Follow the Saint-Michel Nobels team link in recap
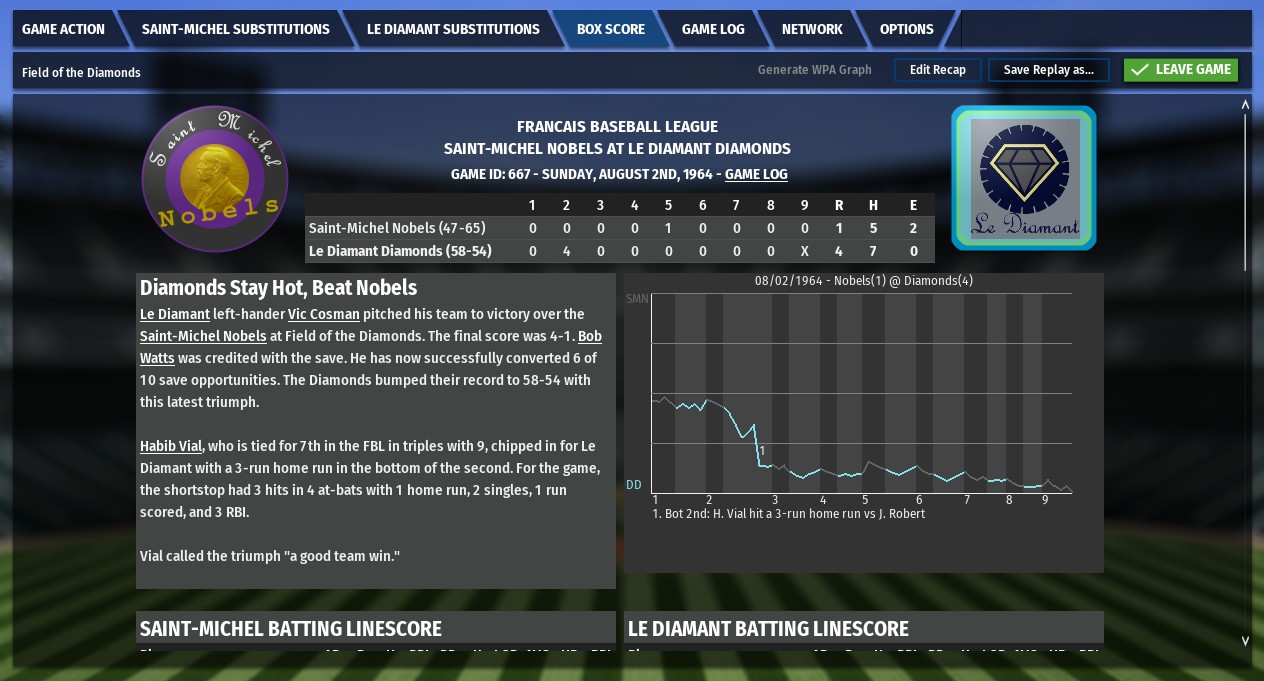Screen dimensions: 1264x681 click(203, 336)
